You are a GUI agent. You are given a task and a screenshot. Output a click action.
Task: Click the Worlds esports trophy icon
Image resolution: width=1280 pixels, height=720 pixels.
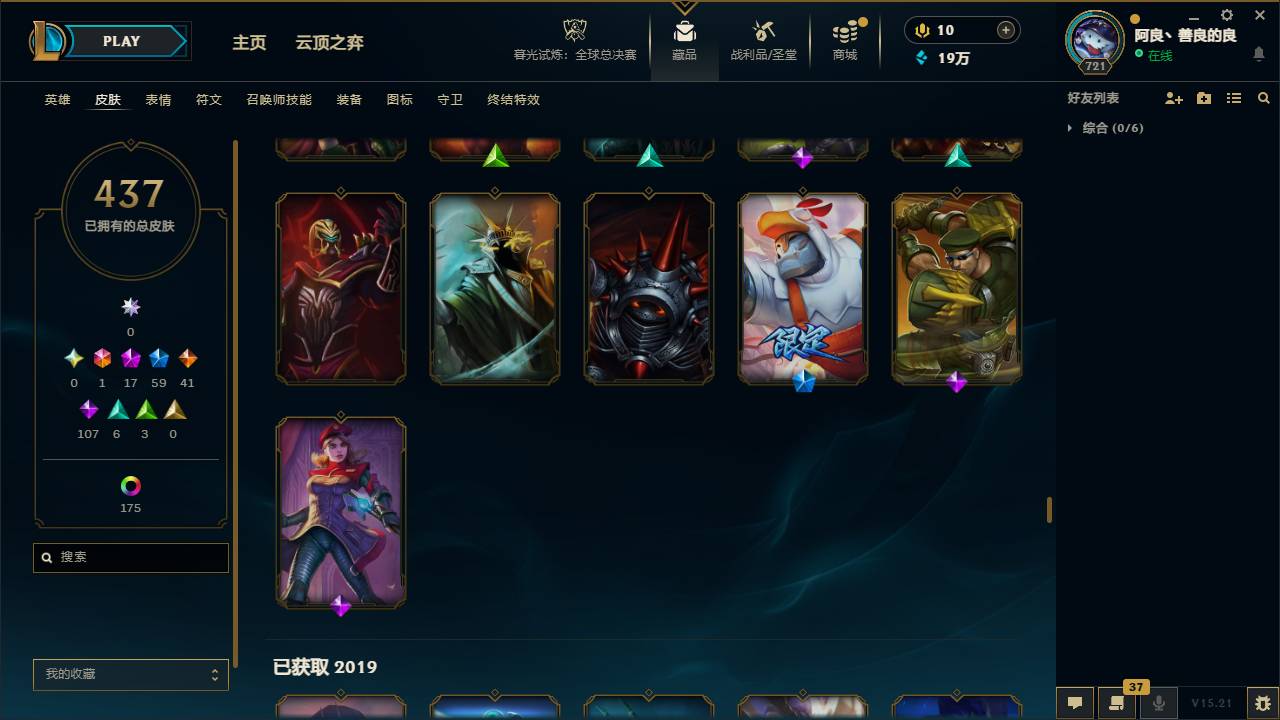coord(574,28)
